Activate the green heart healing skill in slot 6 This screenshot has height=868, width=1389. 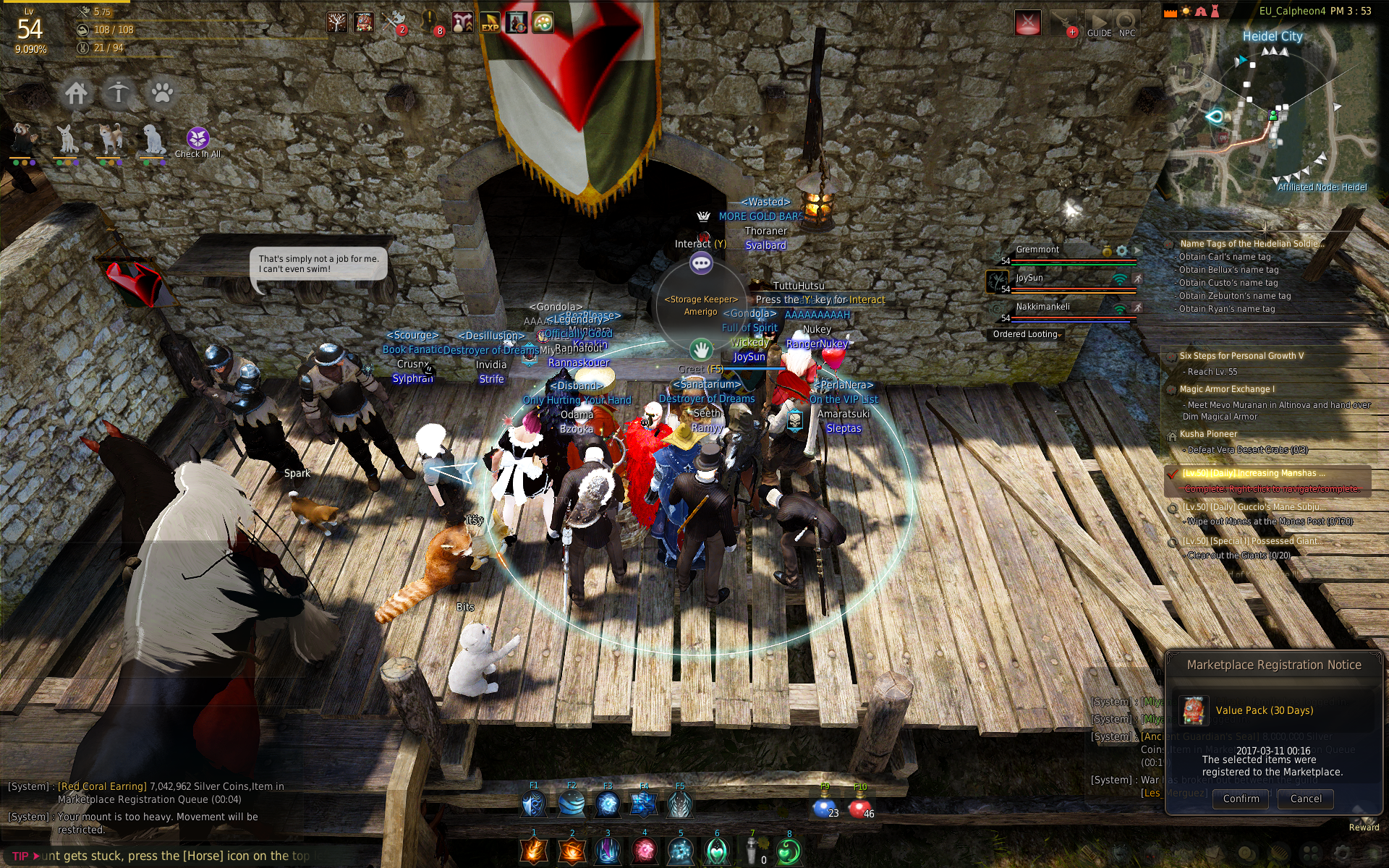(716, 851)
